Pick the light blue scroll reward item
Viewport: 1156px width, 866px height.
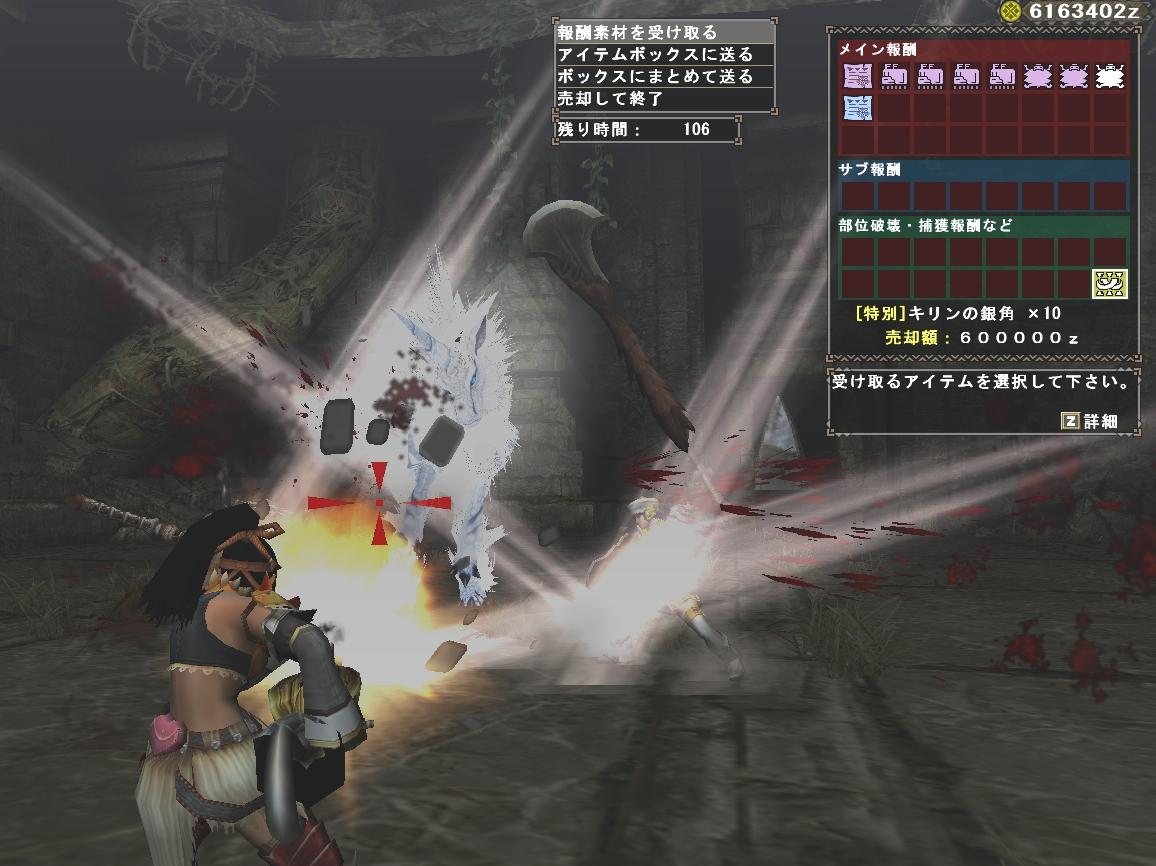coord(858,108)
